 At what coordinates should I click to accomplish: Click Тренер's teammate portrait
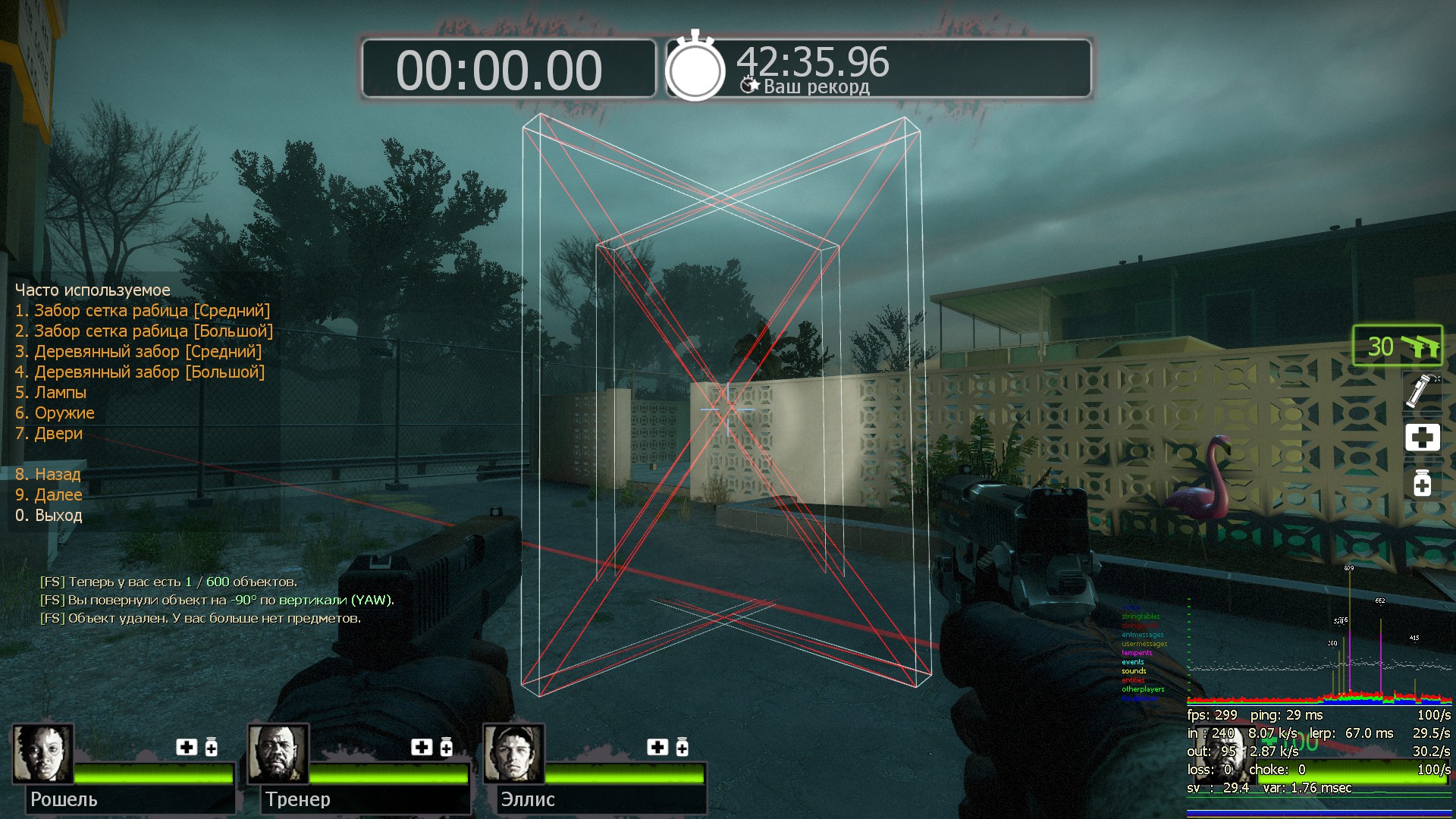tap(278, 754)
